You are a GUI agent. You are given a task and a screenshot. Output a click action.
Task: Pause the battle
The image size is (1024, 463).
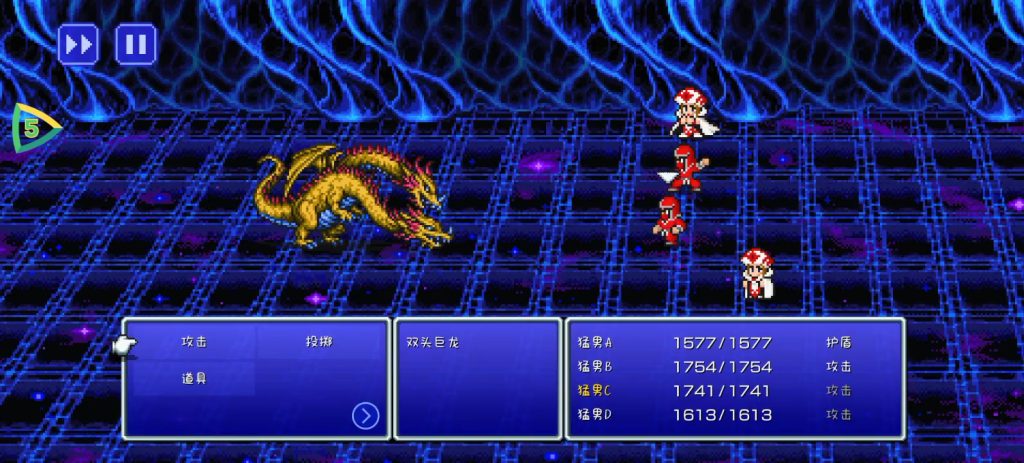[x=136, y=45]
